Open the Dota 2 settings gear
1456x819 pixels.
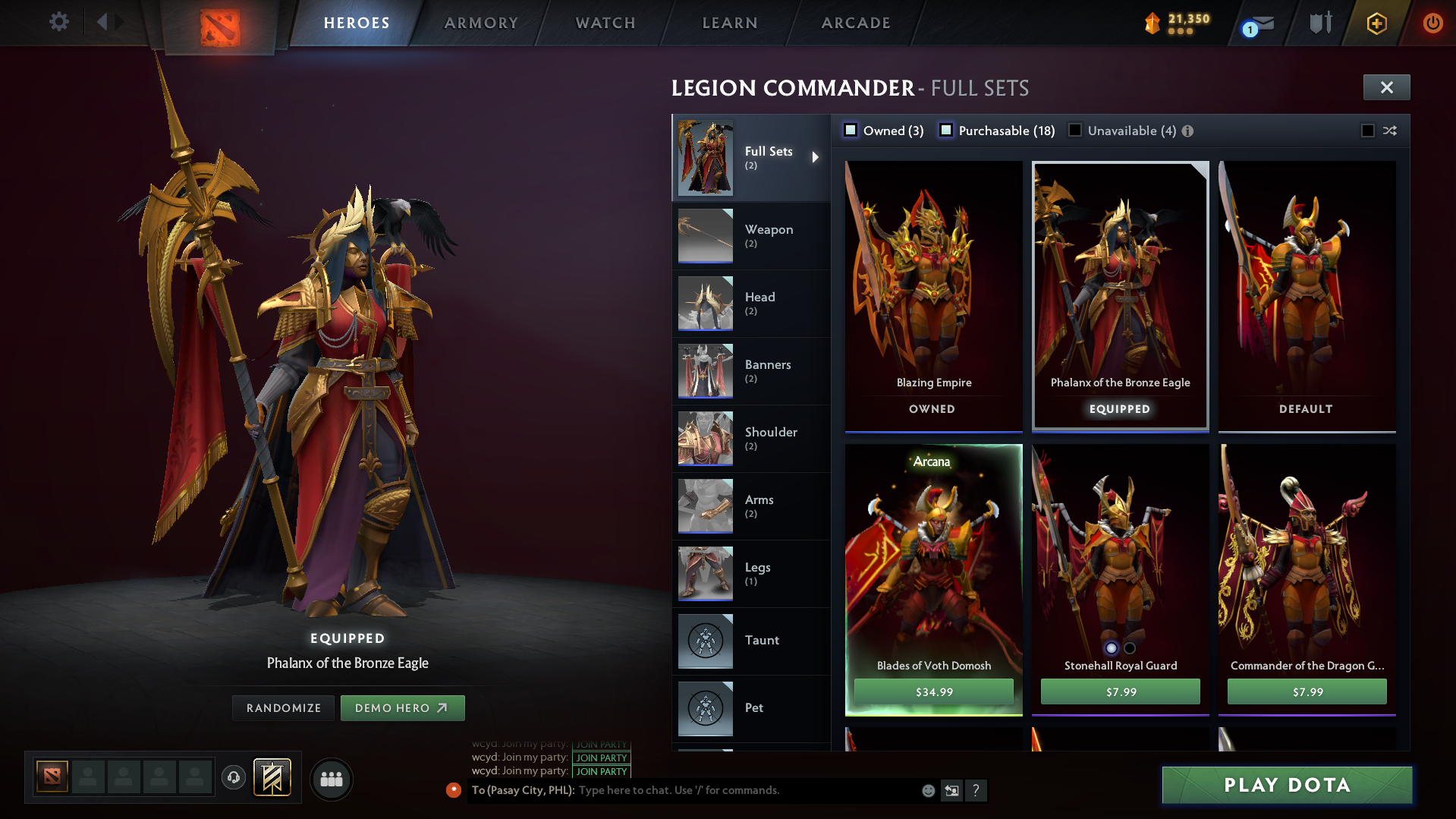(x=58, y=22)
